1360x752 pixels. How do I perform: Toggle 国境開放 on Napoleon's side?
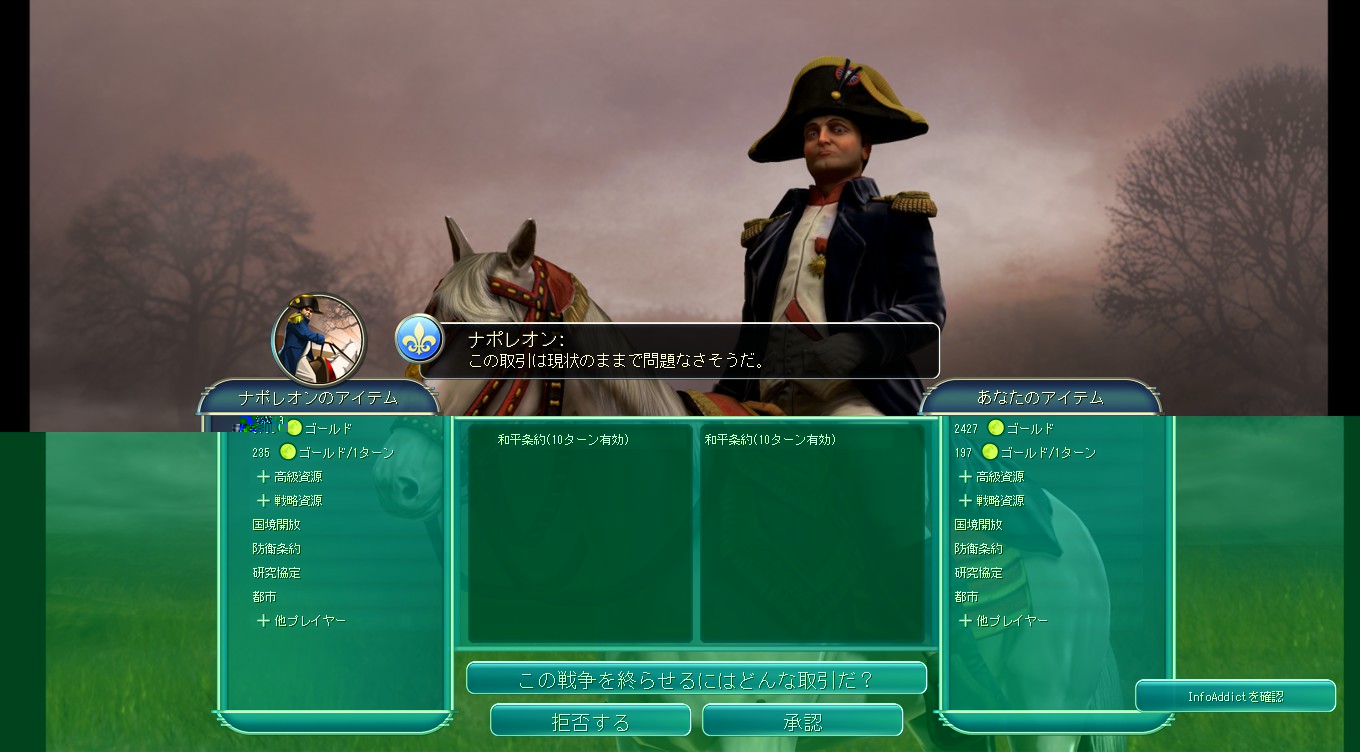pos(275,524)
